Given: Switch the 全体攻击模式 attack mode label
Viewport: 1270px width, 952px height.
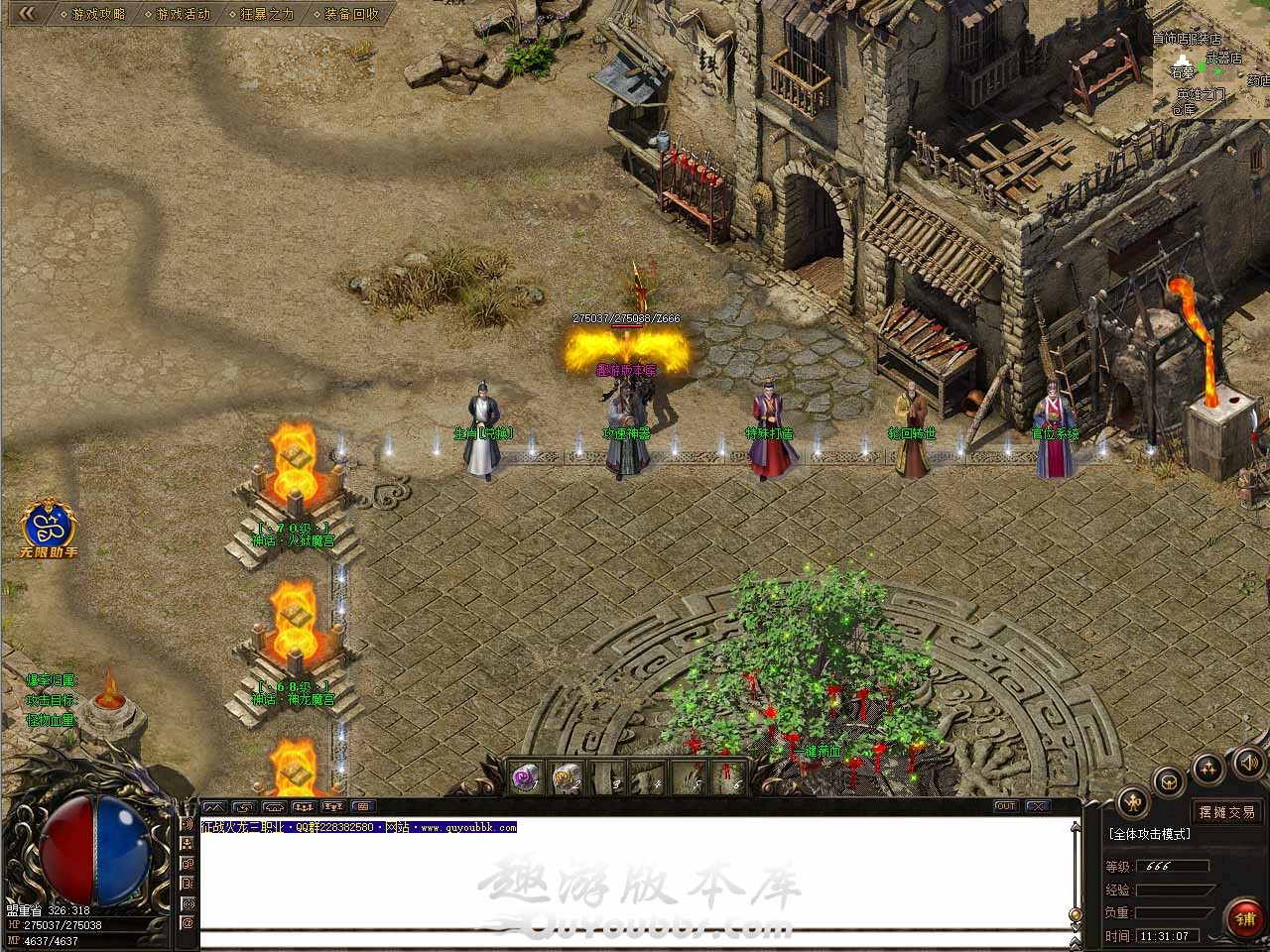Looking at the screenshot, I should [x=1150, y=834].
